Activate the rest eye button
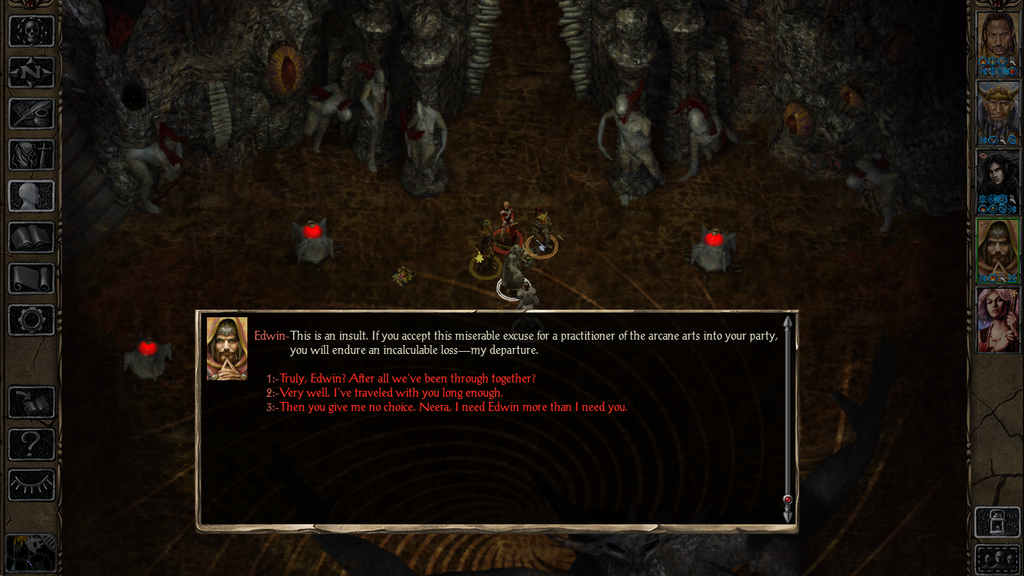 tap(31, 484)
